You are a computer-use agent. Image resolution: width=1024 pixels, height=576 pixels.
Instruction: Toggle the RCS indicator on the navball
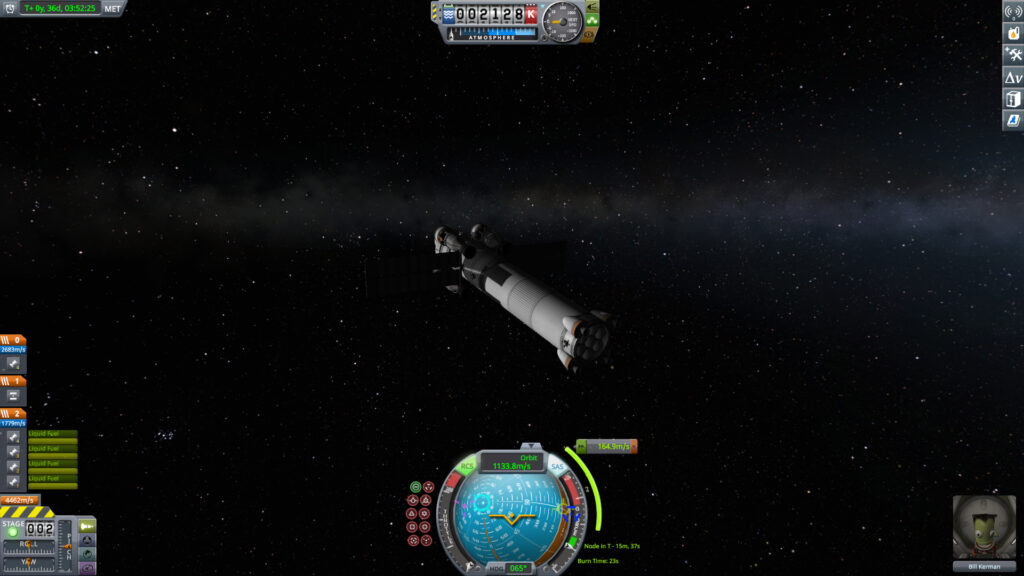click(467, 467)
